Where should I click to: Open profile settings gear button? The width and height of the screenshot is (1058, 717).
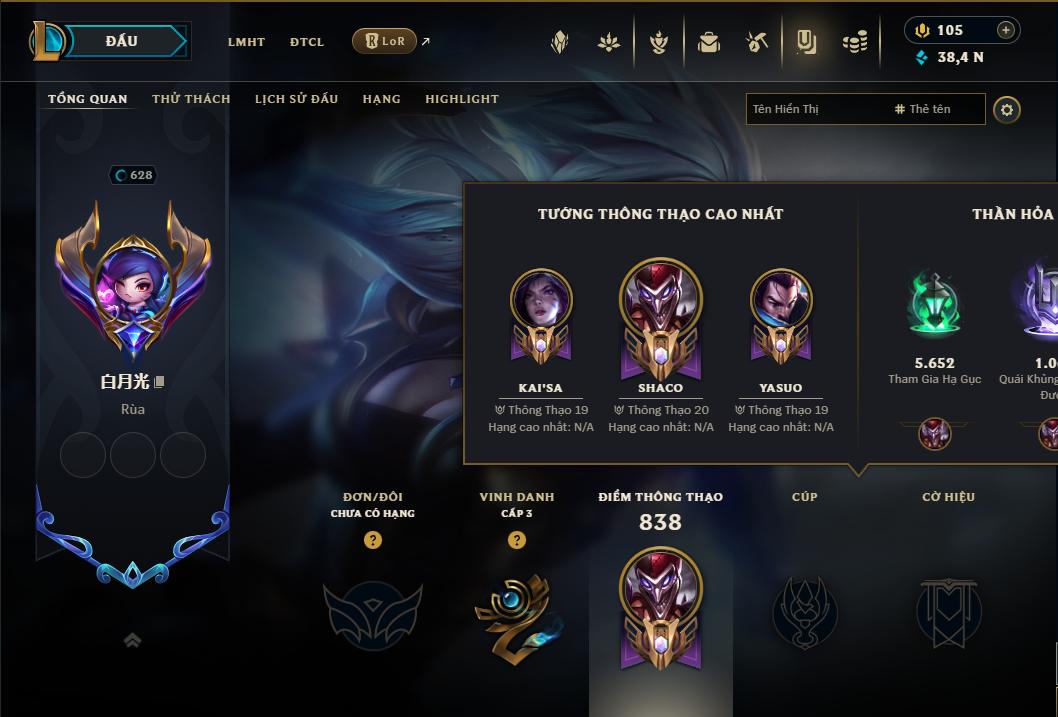(x=1007, y=109)
